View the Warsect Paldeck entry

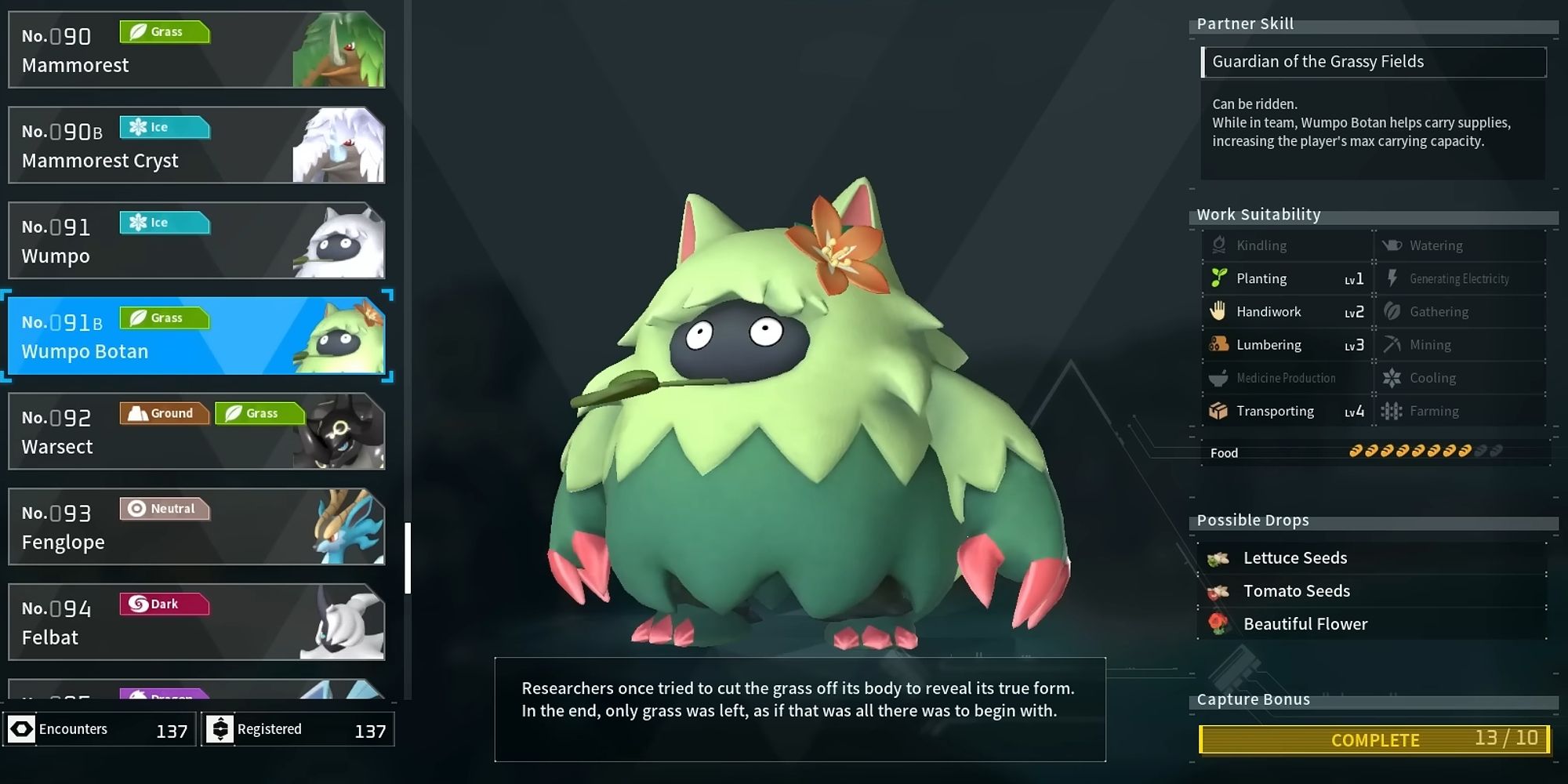tap(196, 431)
